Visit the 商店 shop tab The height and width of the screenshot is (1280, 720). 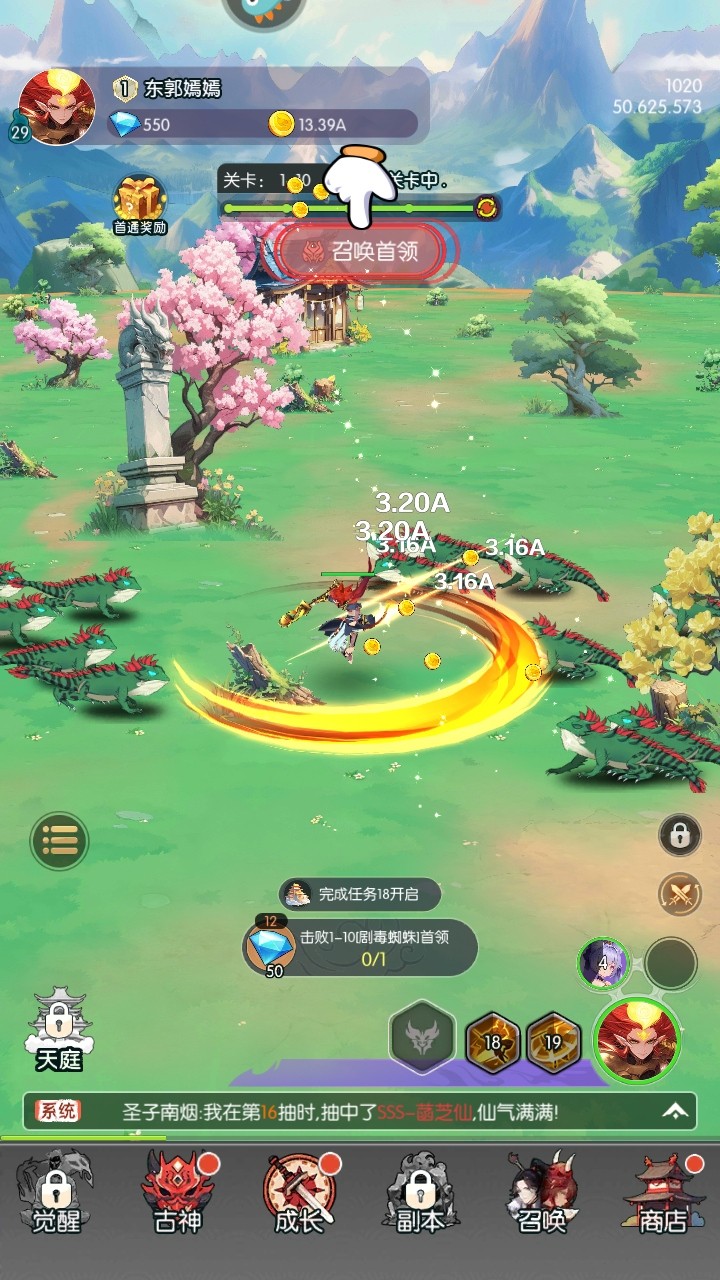[x=662, y=1192]
